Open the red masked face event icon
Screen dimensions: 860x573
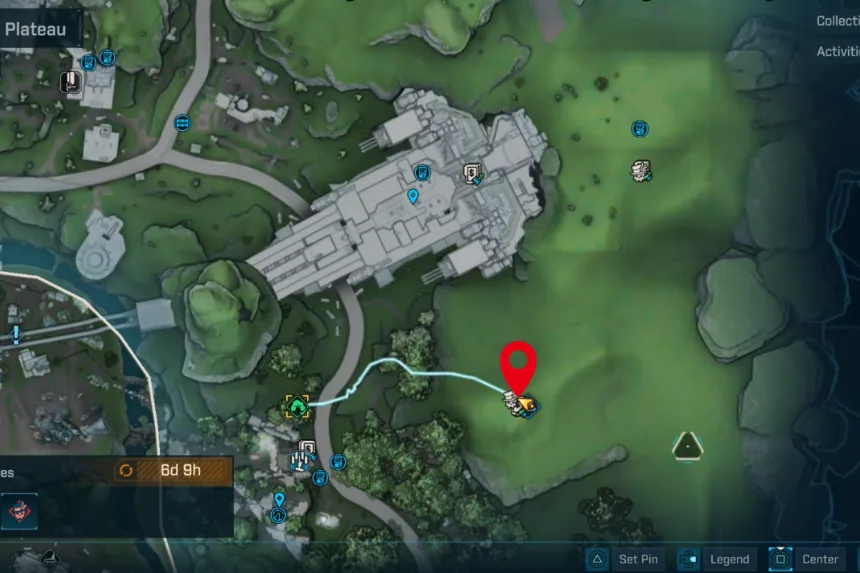pyautogui.click(x=17, y=511)
